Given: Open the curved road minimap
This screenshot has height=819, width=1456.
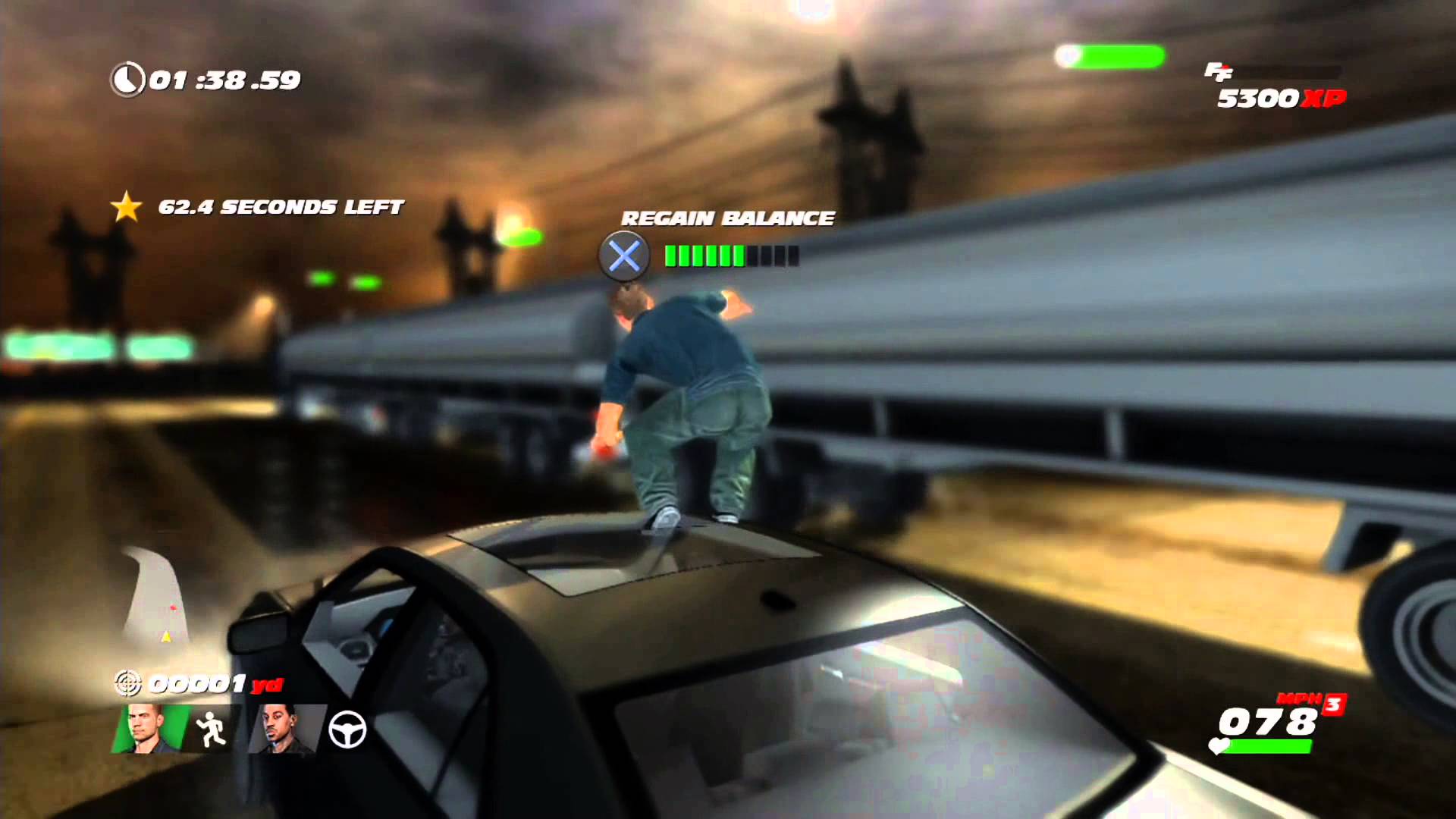Looking at the screenshot, I should [x=155, y=599].
